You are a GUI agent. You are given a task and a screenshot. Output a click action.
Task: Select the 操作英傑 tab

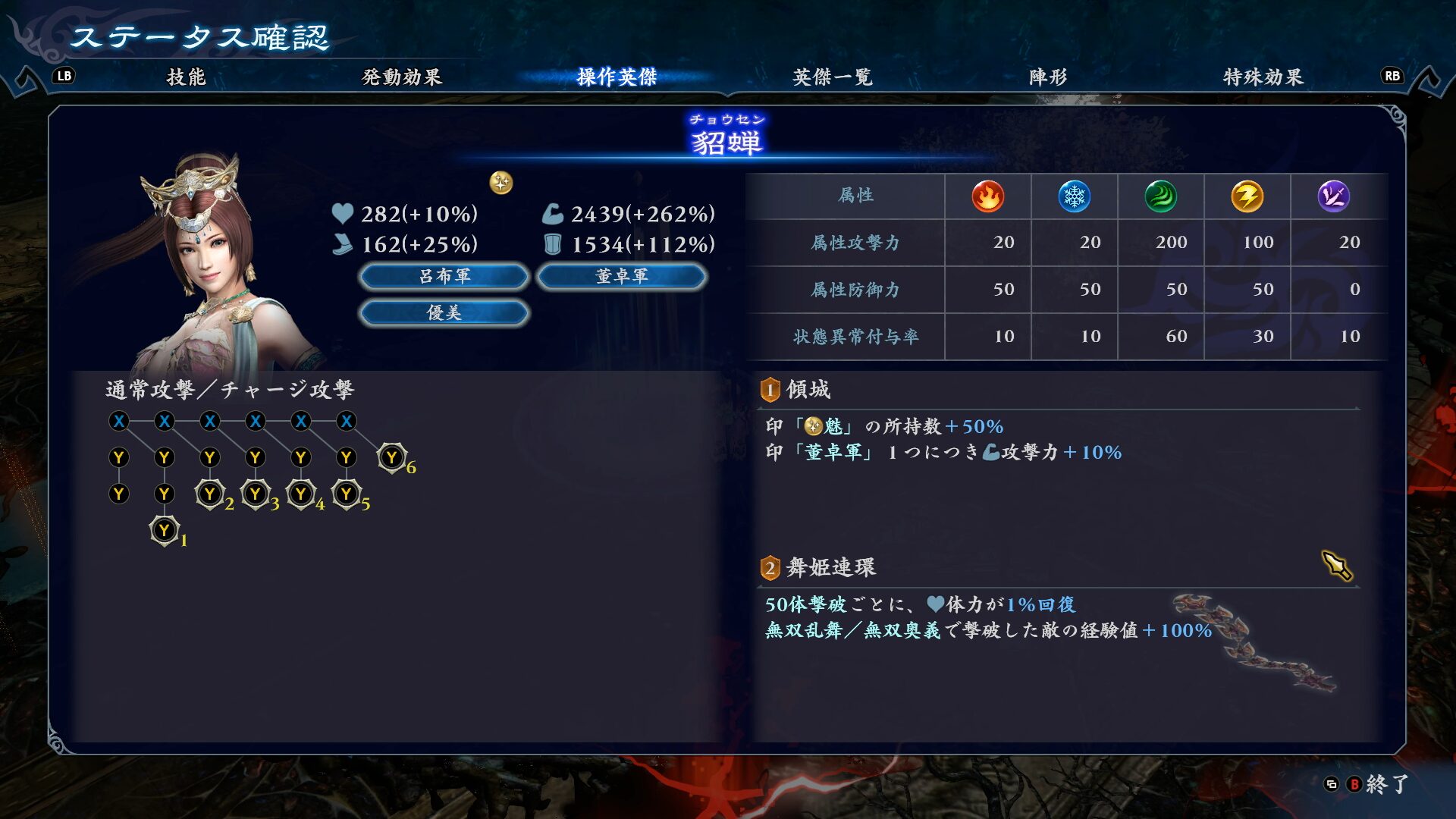[617, 77]
